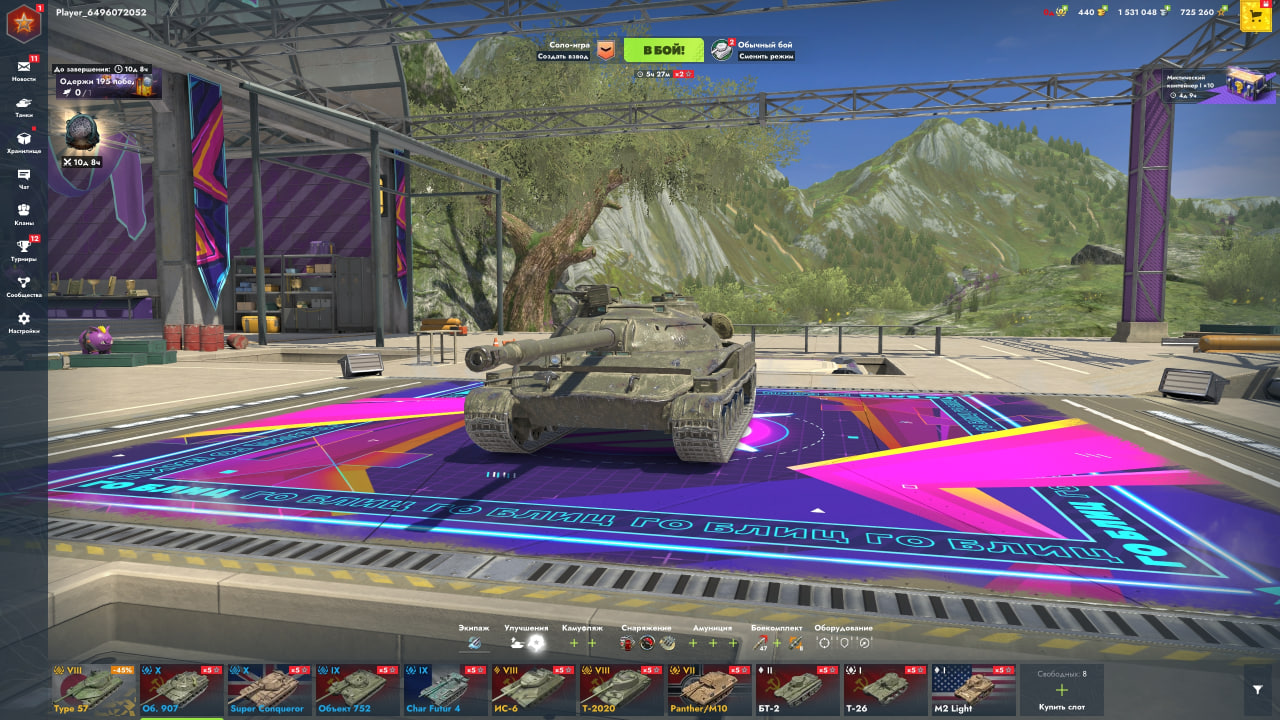Start battle with the green В БОЙ! button
Image resolution: width=1280 pixels, height=720 pixels.
click(x=663, y=50)
